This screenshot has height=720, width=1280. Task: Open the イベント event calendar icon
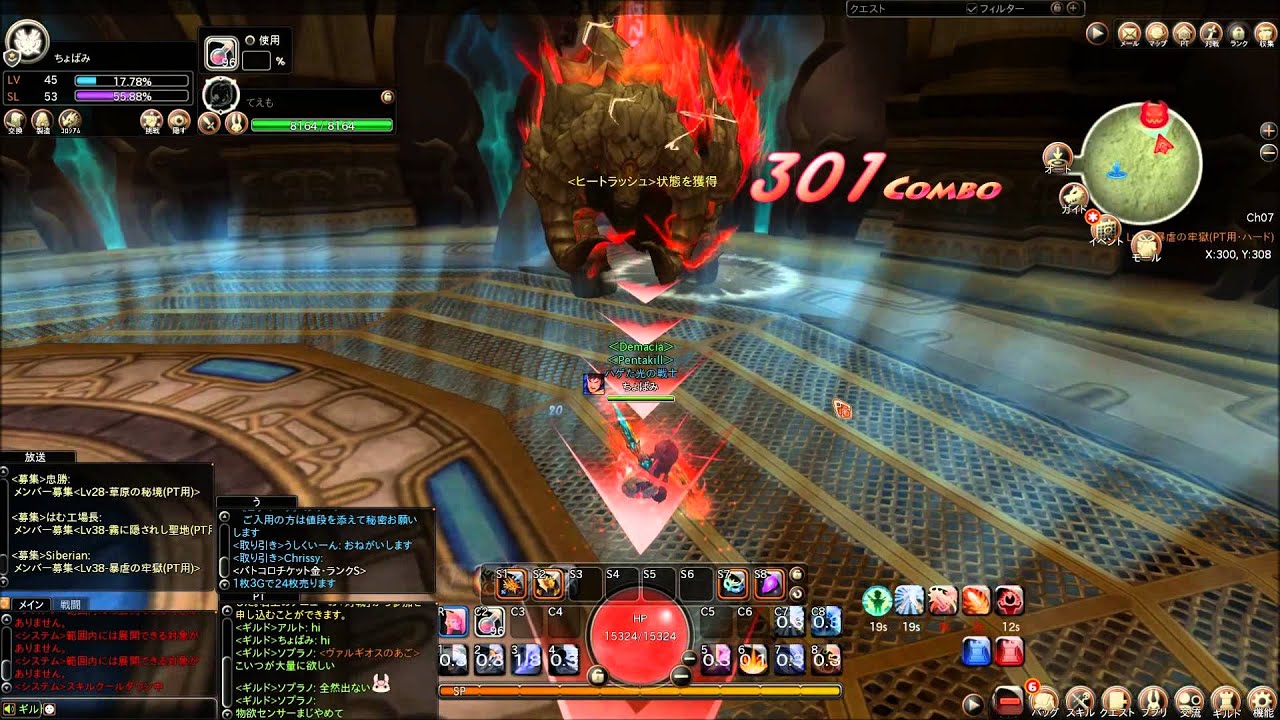click(1107, 229)
